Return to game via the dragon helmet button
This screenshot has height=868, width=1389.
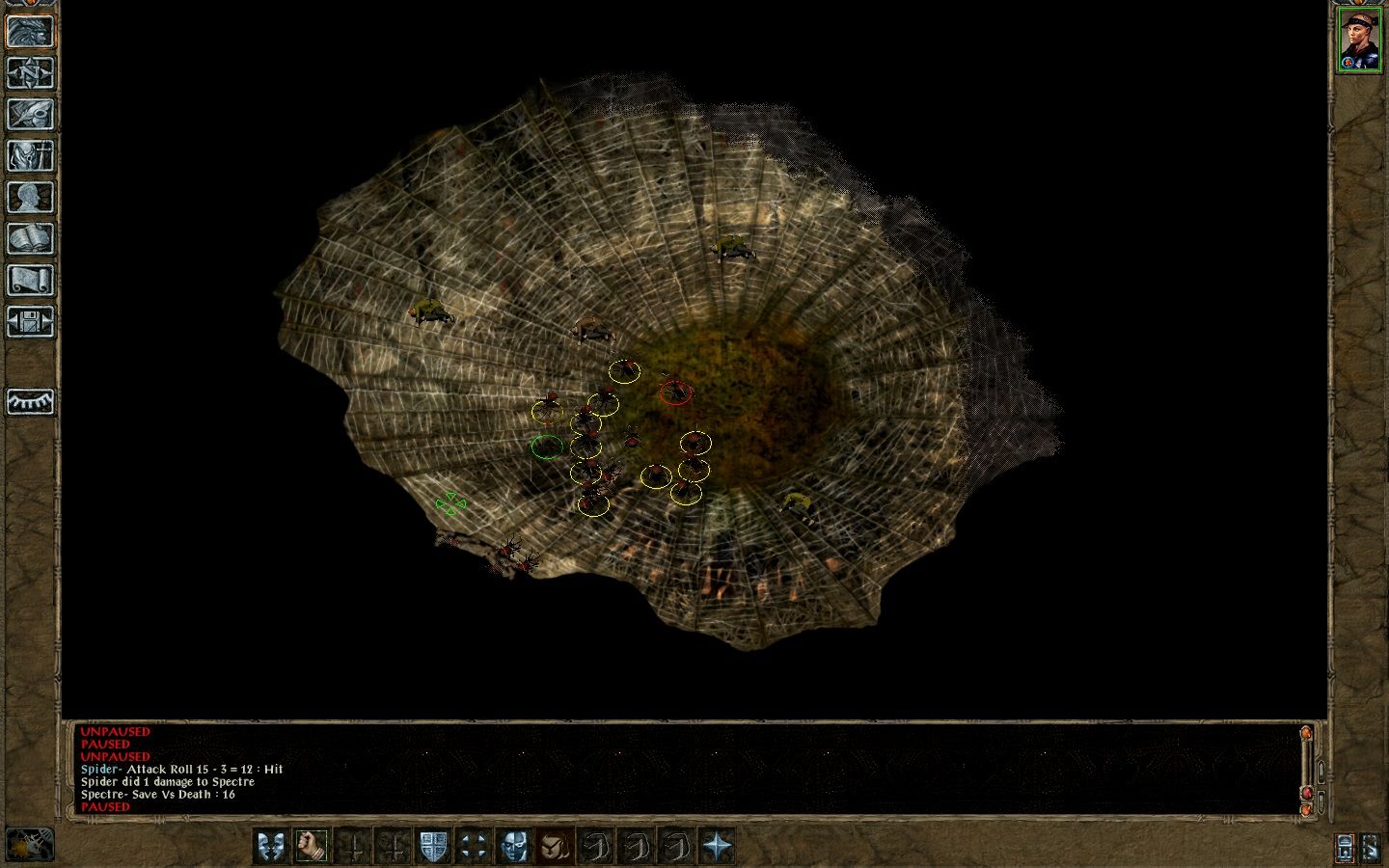(x=30, y=32)
